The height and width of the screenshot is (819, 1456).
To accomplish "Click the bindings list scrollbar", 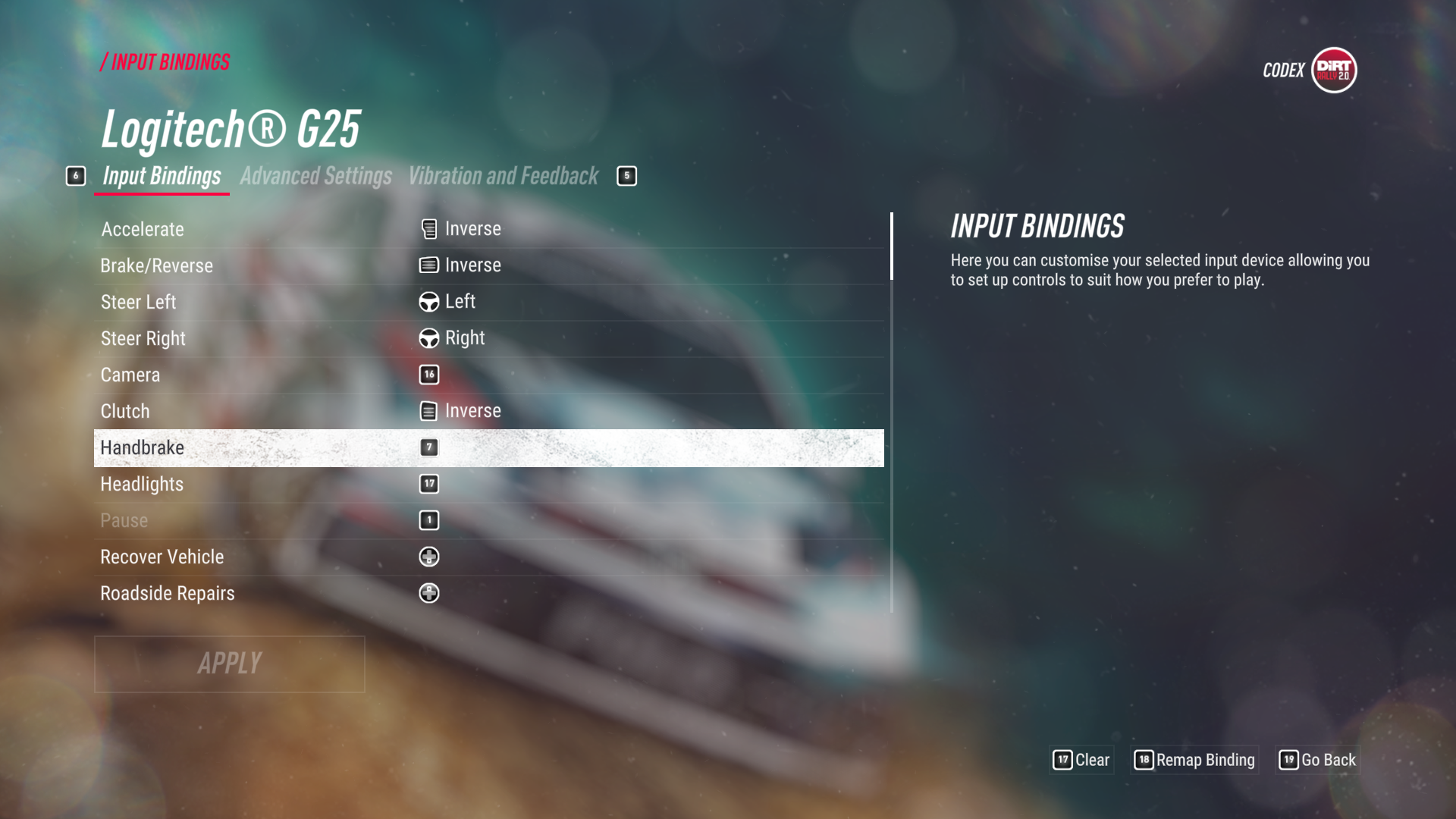I will click(x=892, y=409).
